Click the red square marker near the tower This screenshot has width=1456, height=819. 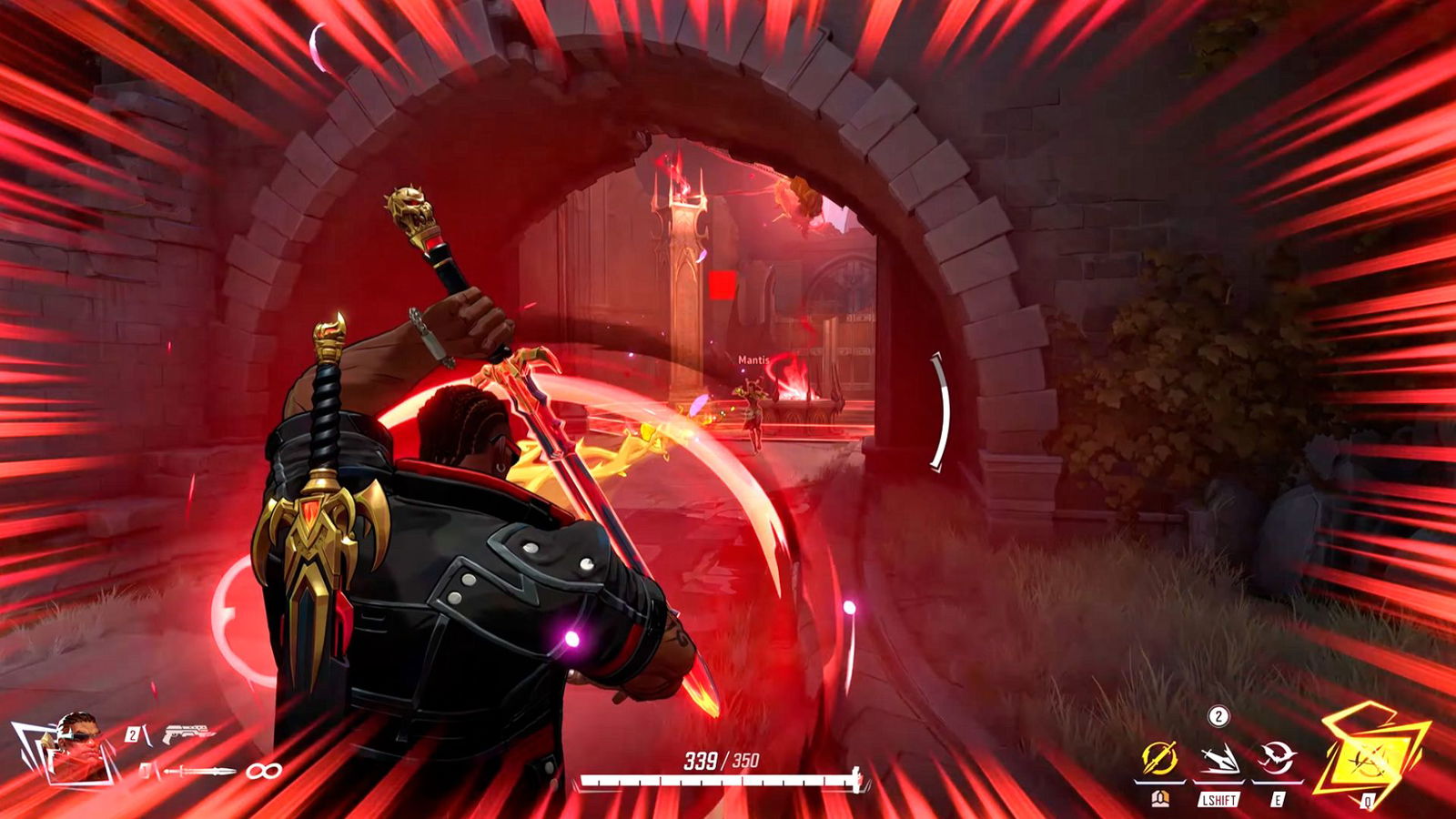tap(721, 283)
